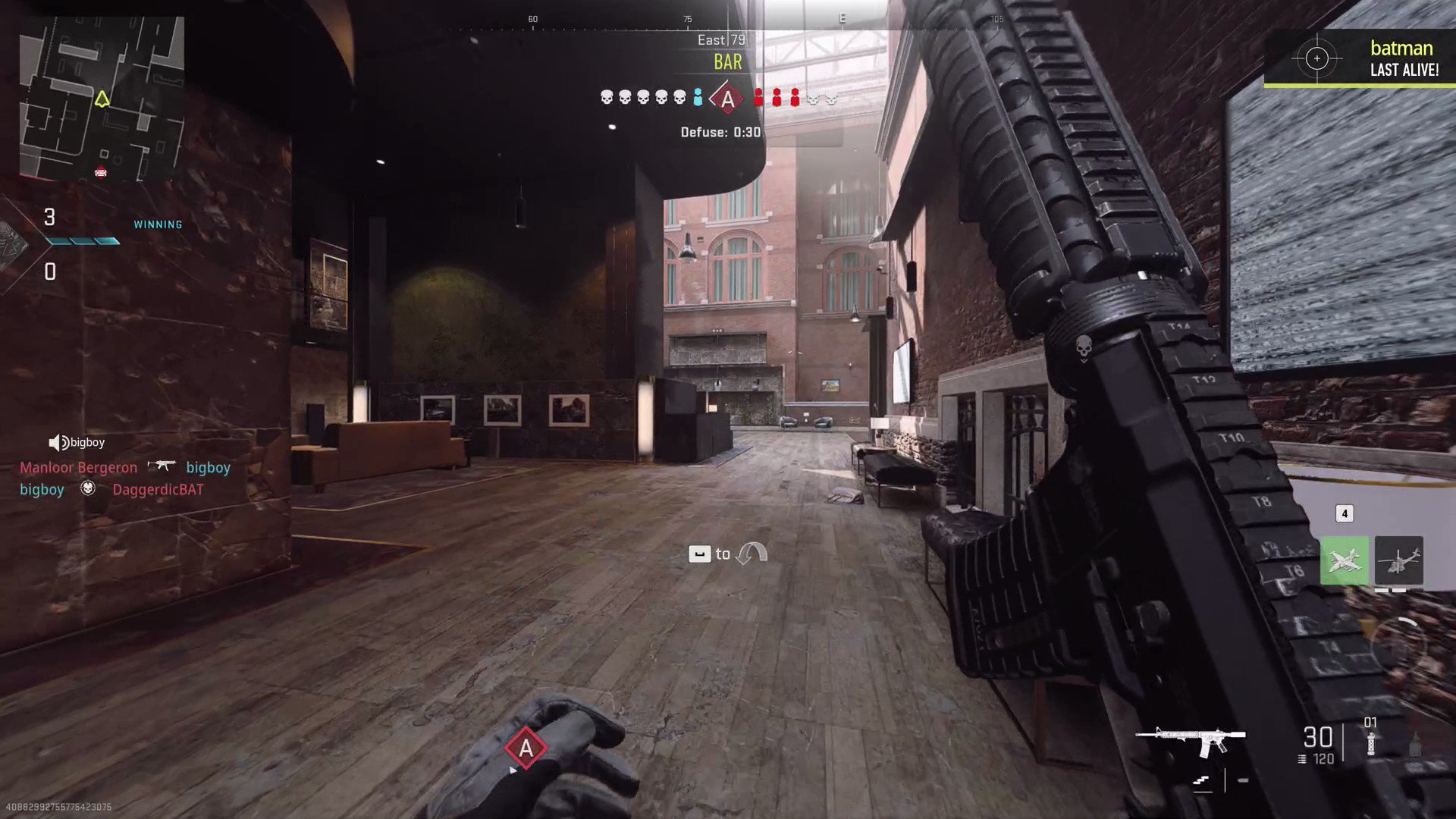Viewport: 1456px width, 819px height.
Task: Click the speaker icon next to bigboy
Action: click(x=56, y=442)
